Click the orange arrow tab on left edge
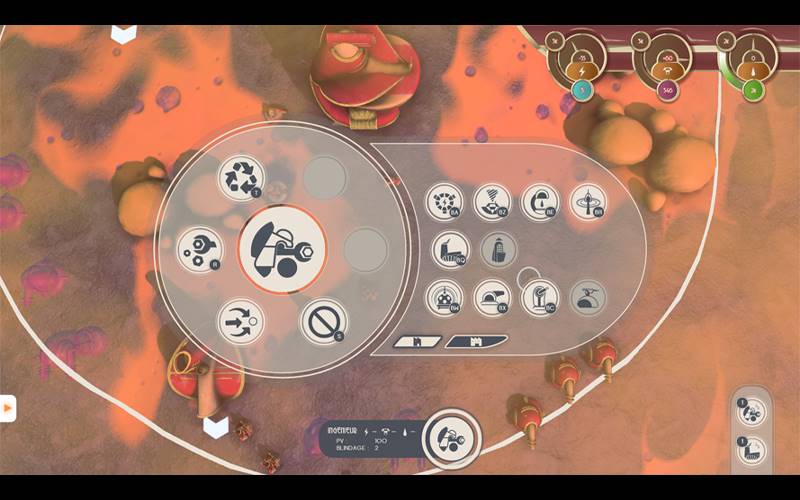Image resolution: width=800 pixels, height=500 pixels. click(x=7, y=408)
